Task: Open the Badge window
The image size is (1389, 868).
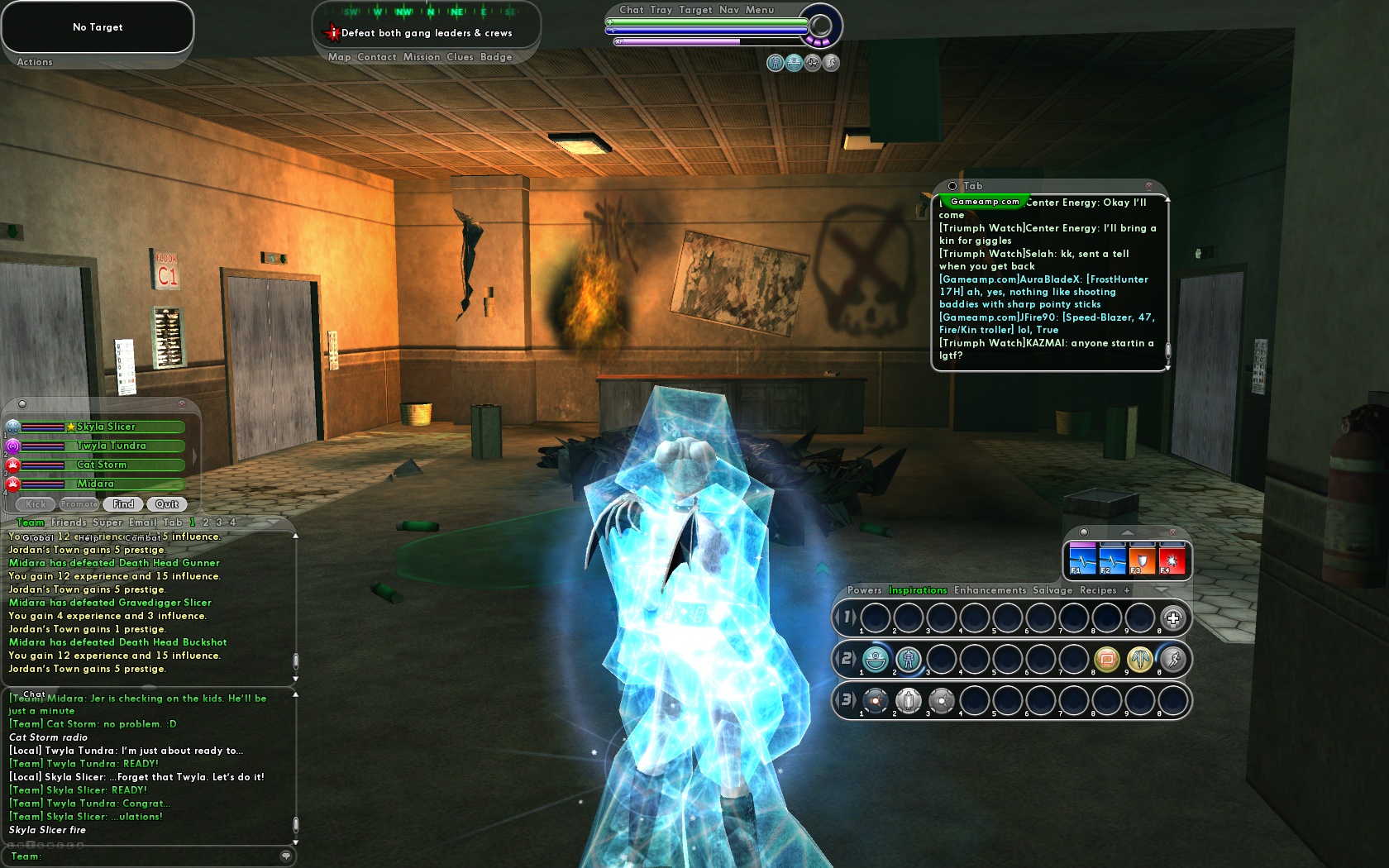Action: (496, 57)
